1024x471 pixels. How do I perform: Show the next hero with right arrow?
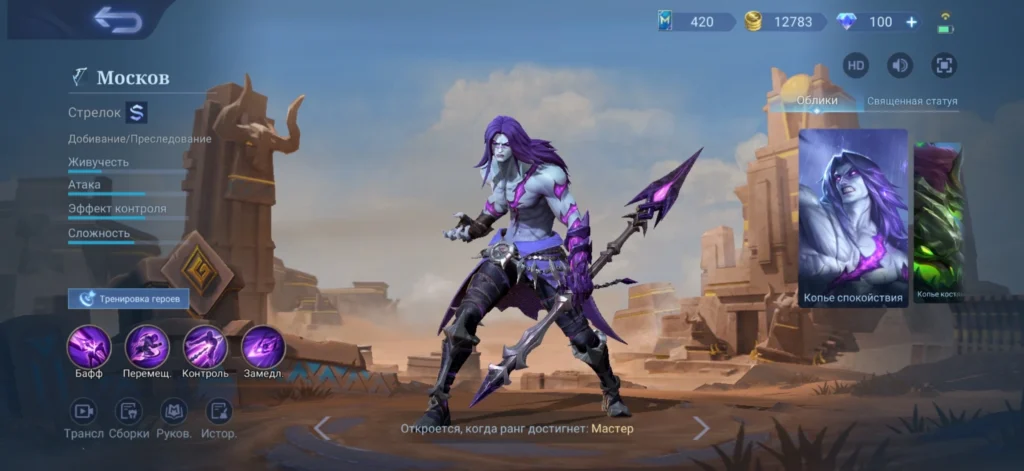[x=701, y=428]
